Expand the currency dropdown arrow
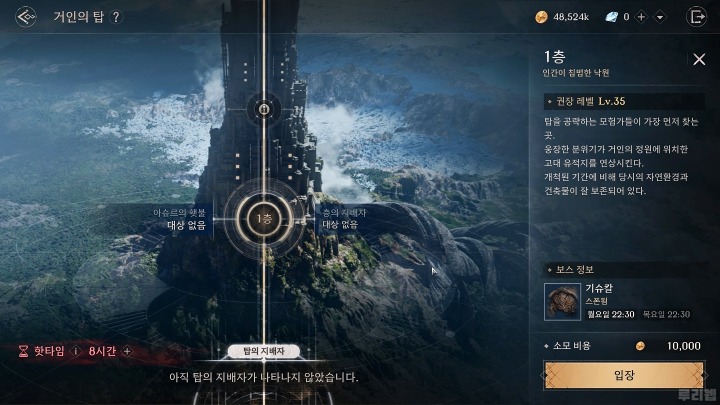Image resolution: width=720 pixels, height=405 pixels. (660, 17)
